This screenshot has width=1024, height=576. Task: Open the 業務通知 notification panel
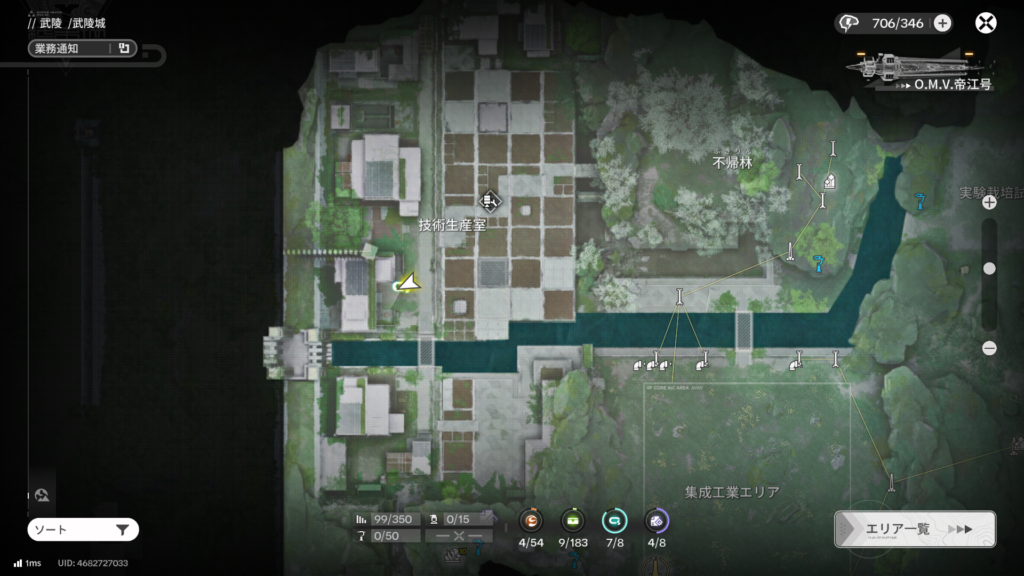click(82, 48)
